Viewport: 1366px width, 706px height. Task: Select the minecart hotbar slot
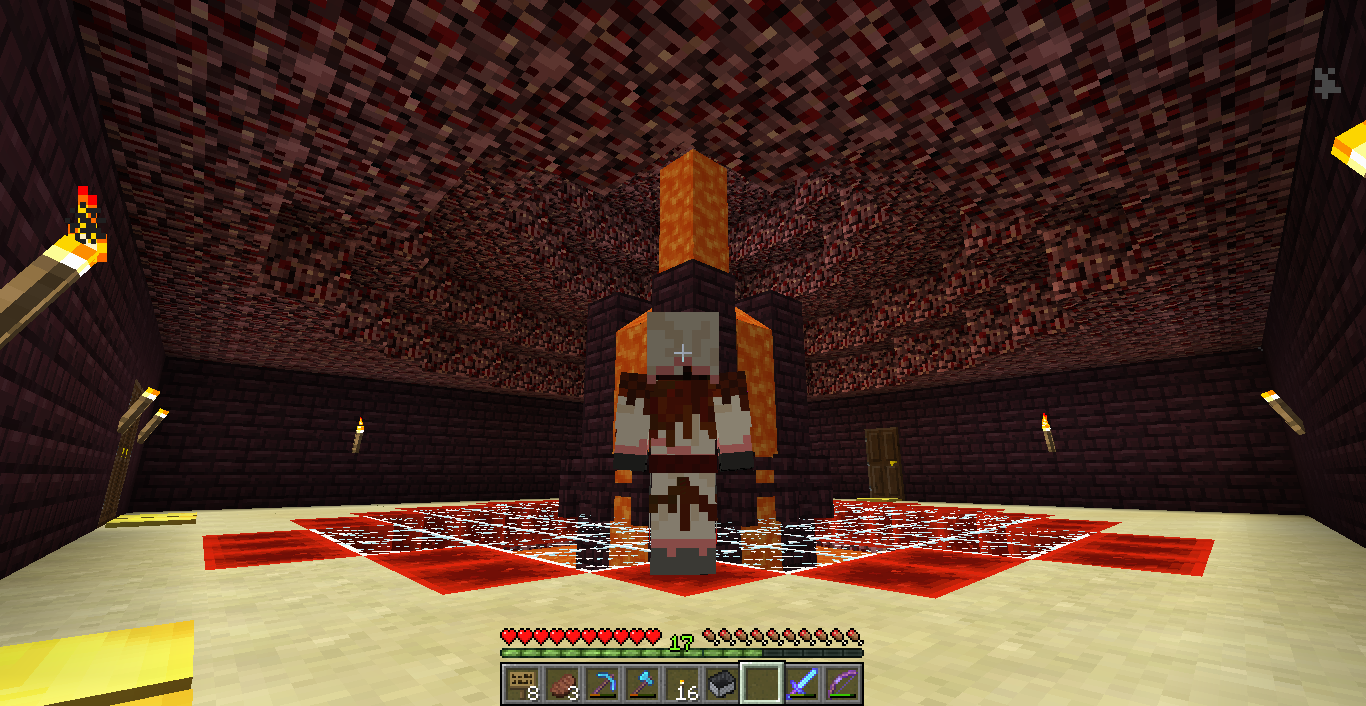point(722,684)
